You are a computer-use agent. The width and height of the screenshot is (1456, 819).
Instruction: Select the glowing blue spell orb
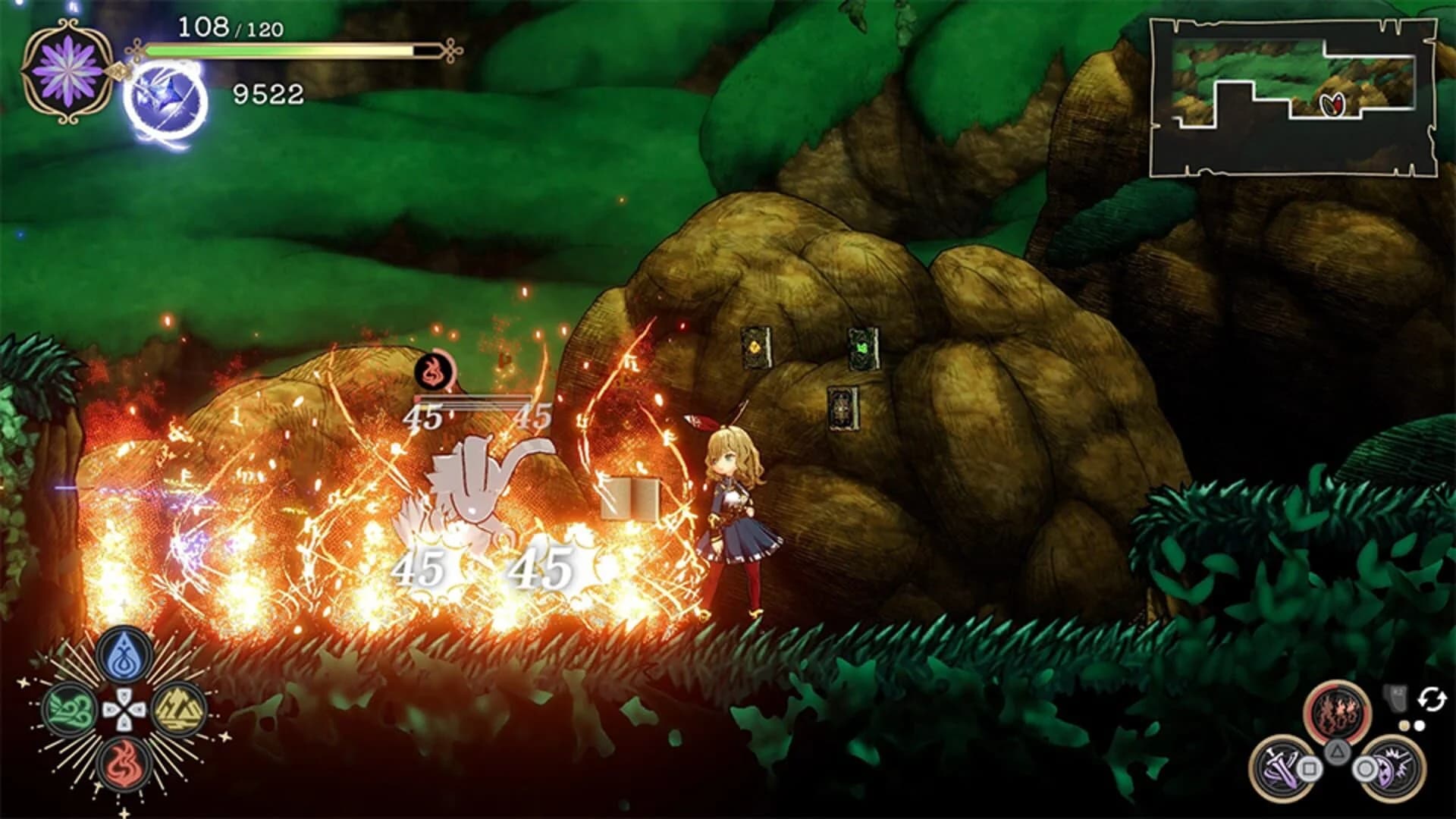pyautogui.click(x=165, y=99)
